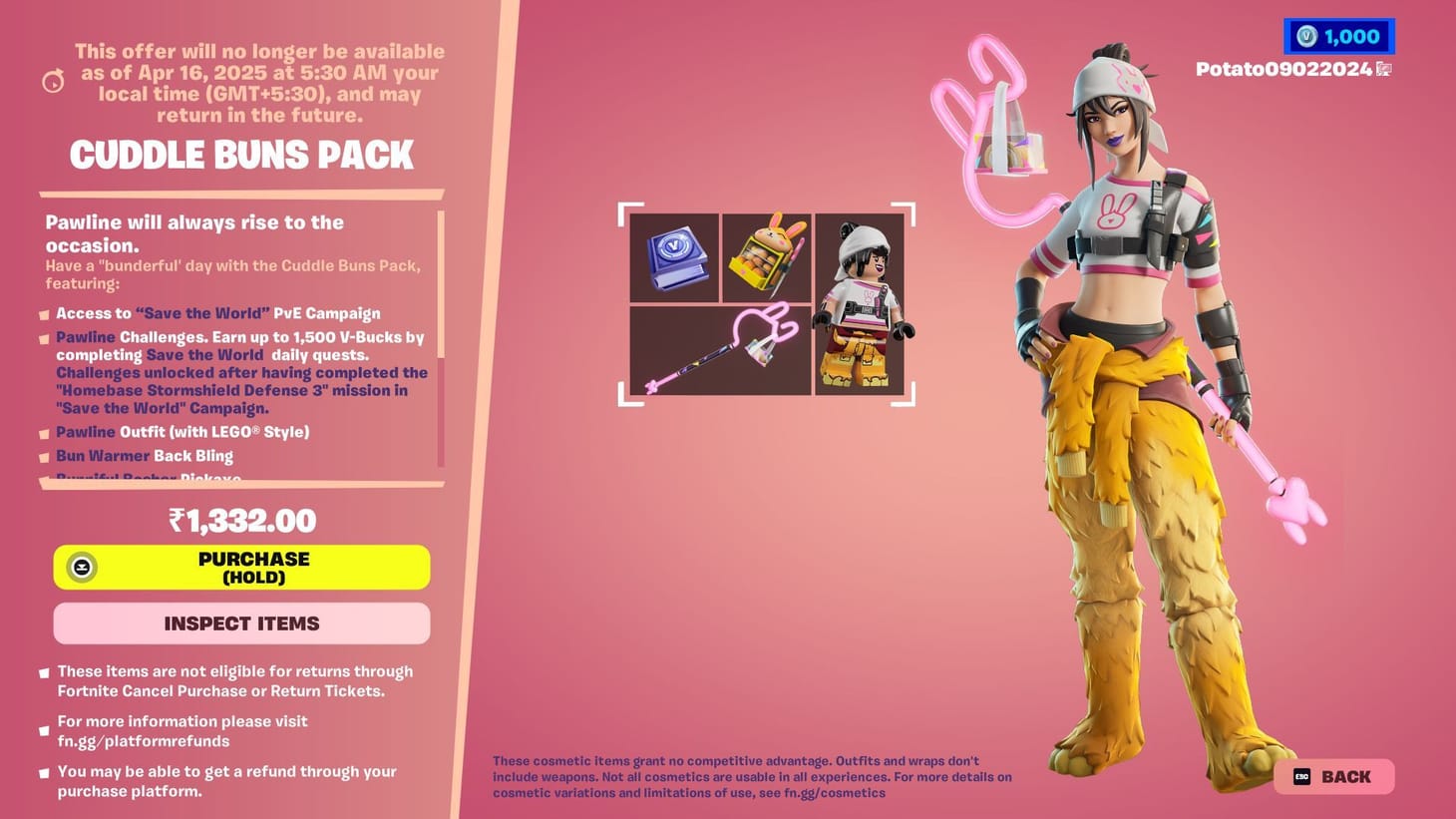Hold the Purchase button to buy pack
1456x819 pixels.
241,567
